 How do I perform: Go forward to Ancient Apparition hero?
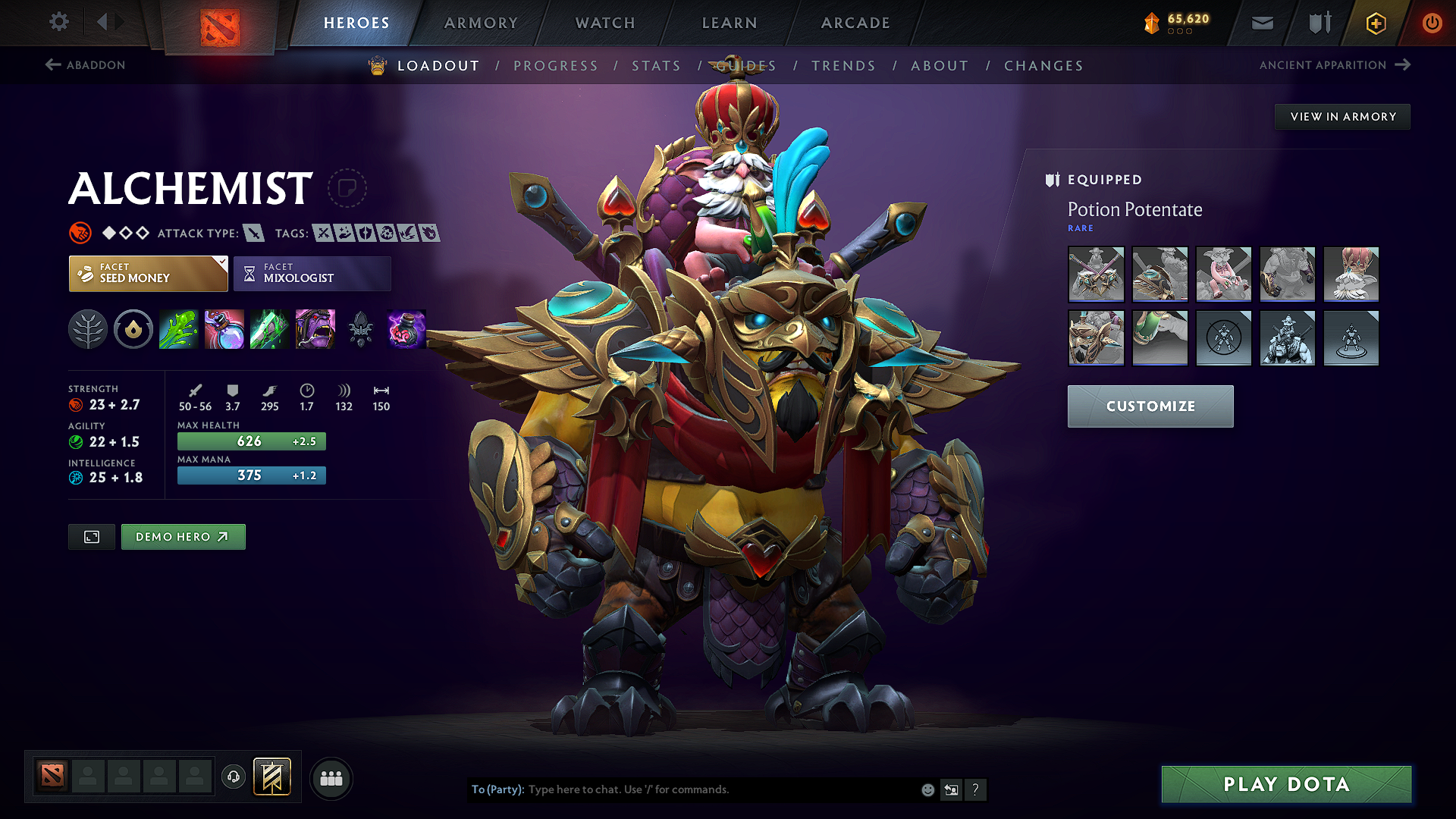(x=1333, y=65)
